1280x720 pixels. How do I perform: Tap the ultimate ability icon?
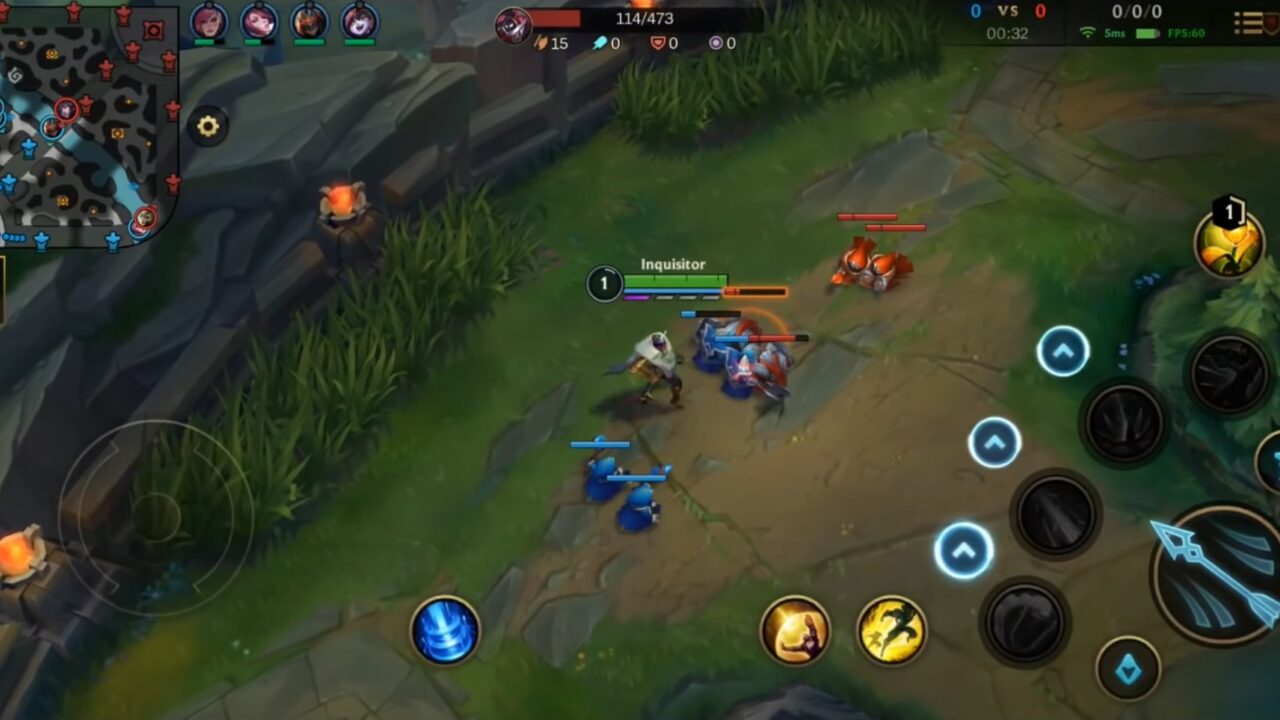[x=1230, y=373]
